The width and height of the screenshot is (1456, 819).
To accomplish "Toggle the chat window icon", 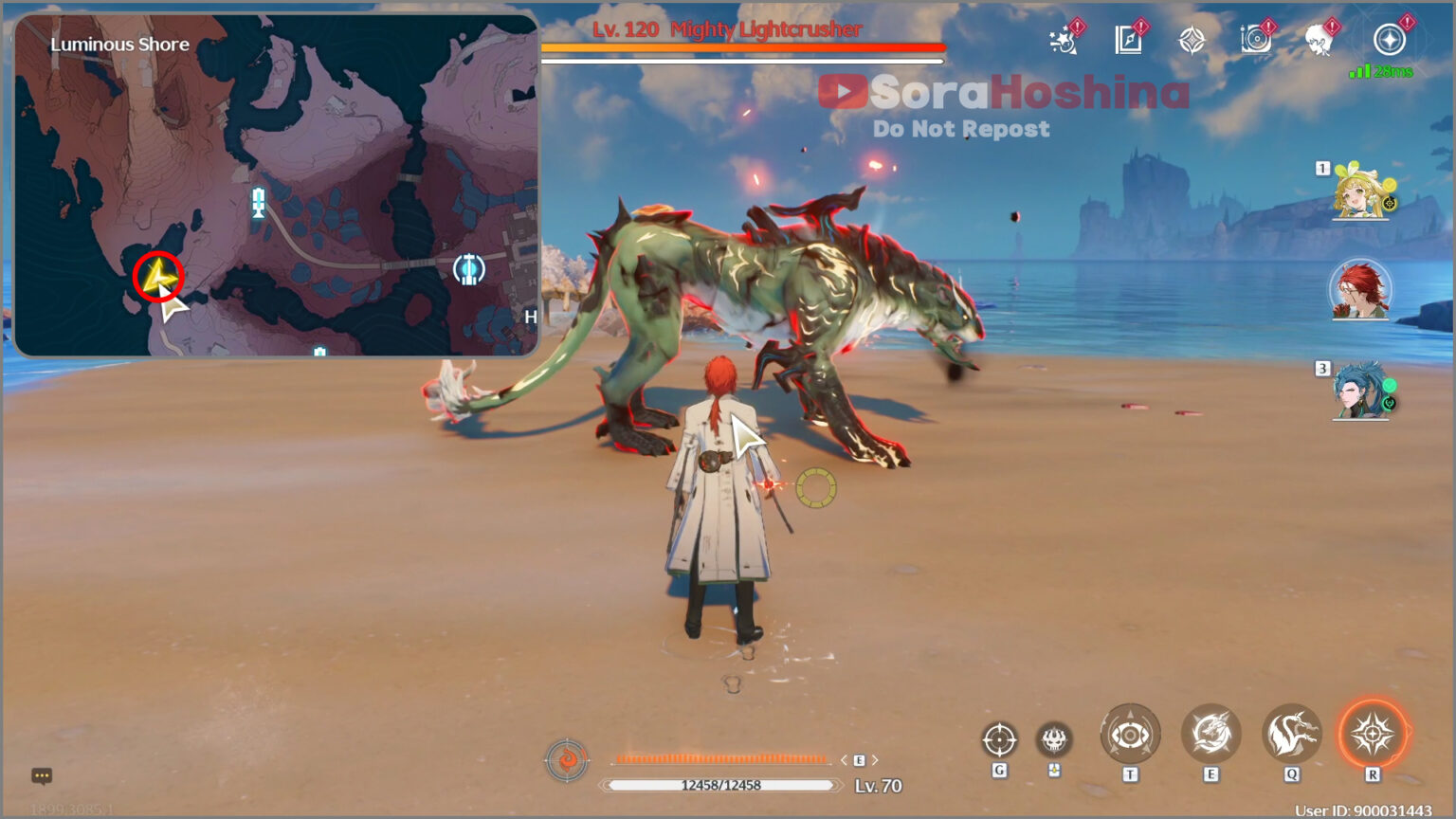I will coord(42,775).
